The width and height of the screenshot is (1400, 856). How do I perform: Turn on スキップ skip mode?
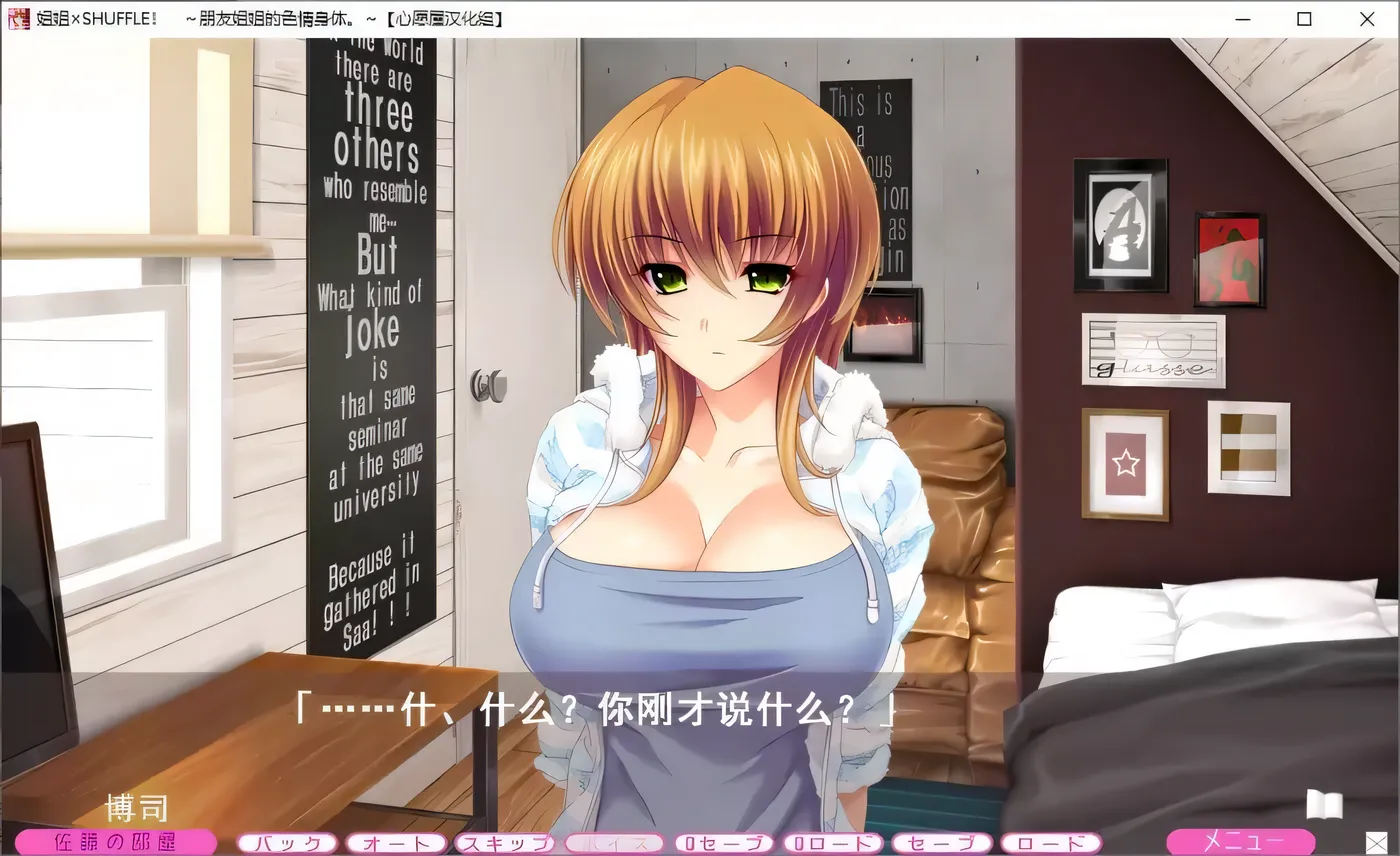(x=505, y=843)
